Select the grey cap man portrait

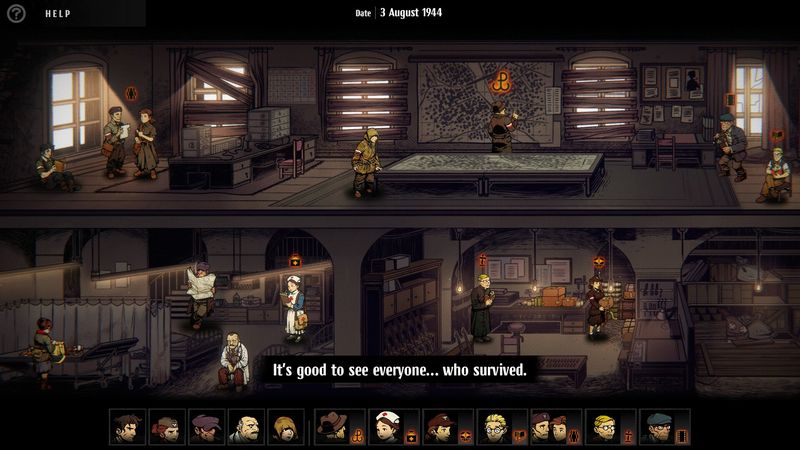pyautogui.click(x=657, y=427)
